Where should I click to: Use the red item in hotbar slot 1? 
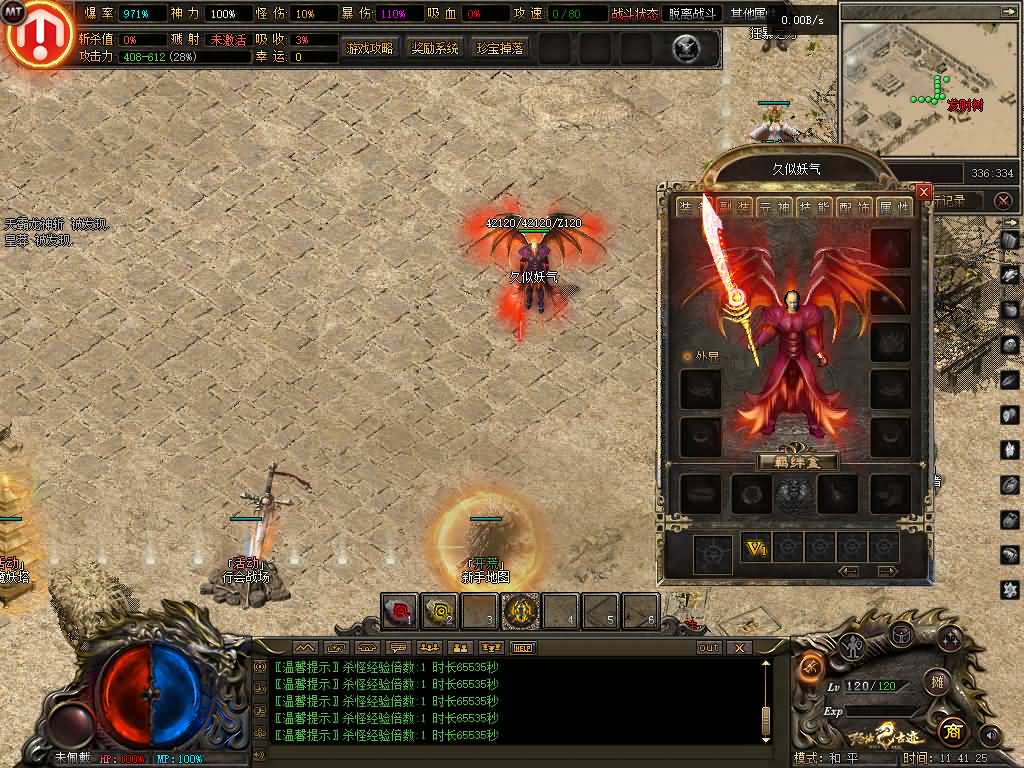[x=400, y=610]
